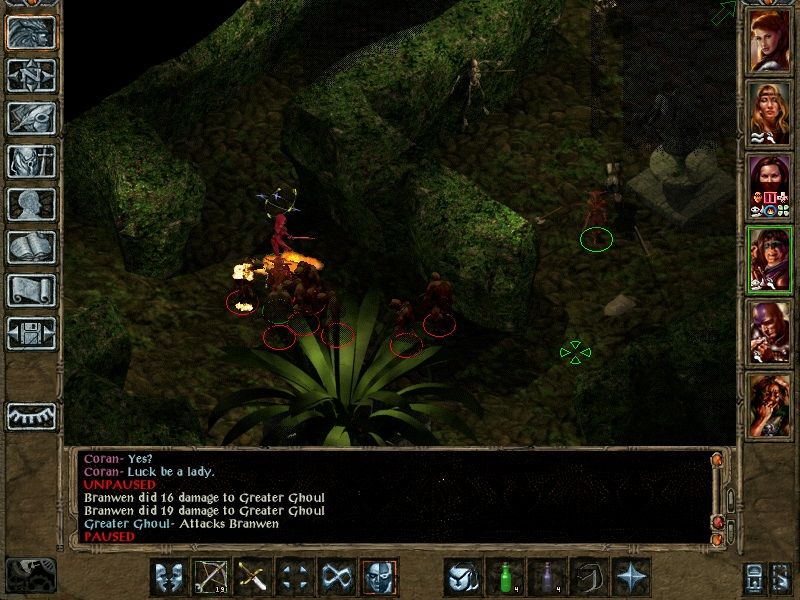This screenshot has width=800, height=600.
Task: Switch to the sword quick weapon slot
Action: (252, 578)
